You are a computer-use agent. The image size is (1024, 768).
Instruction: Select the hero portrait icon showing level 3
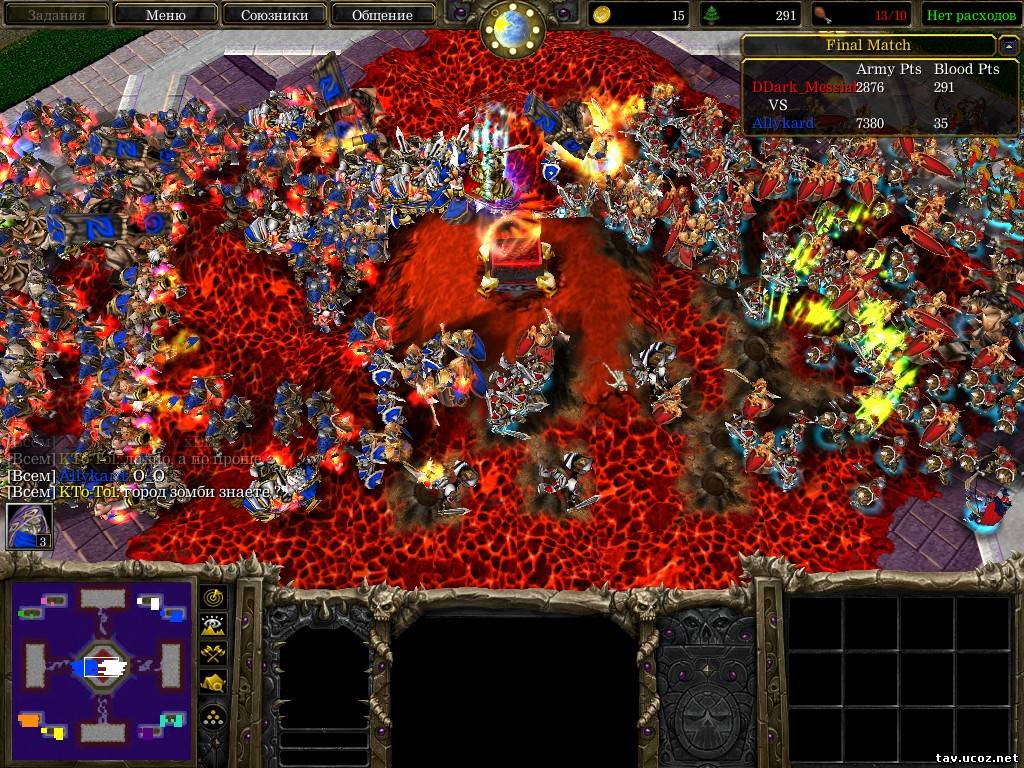pyautogui.click(x=30, y=526)
